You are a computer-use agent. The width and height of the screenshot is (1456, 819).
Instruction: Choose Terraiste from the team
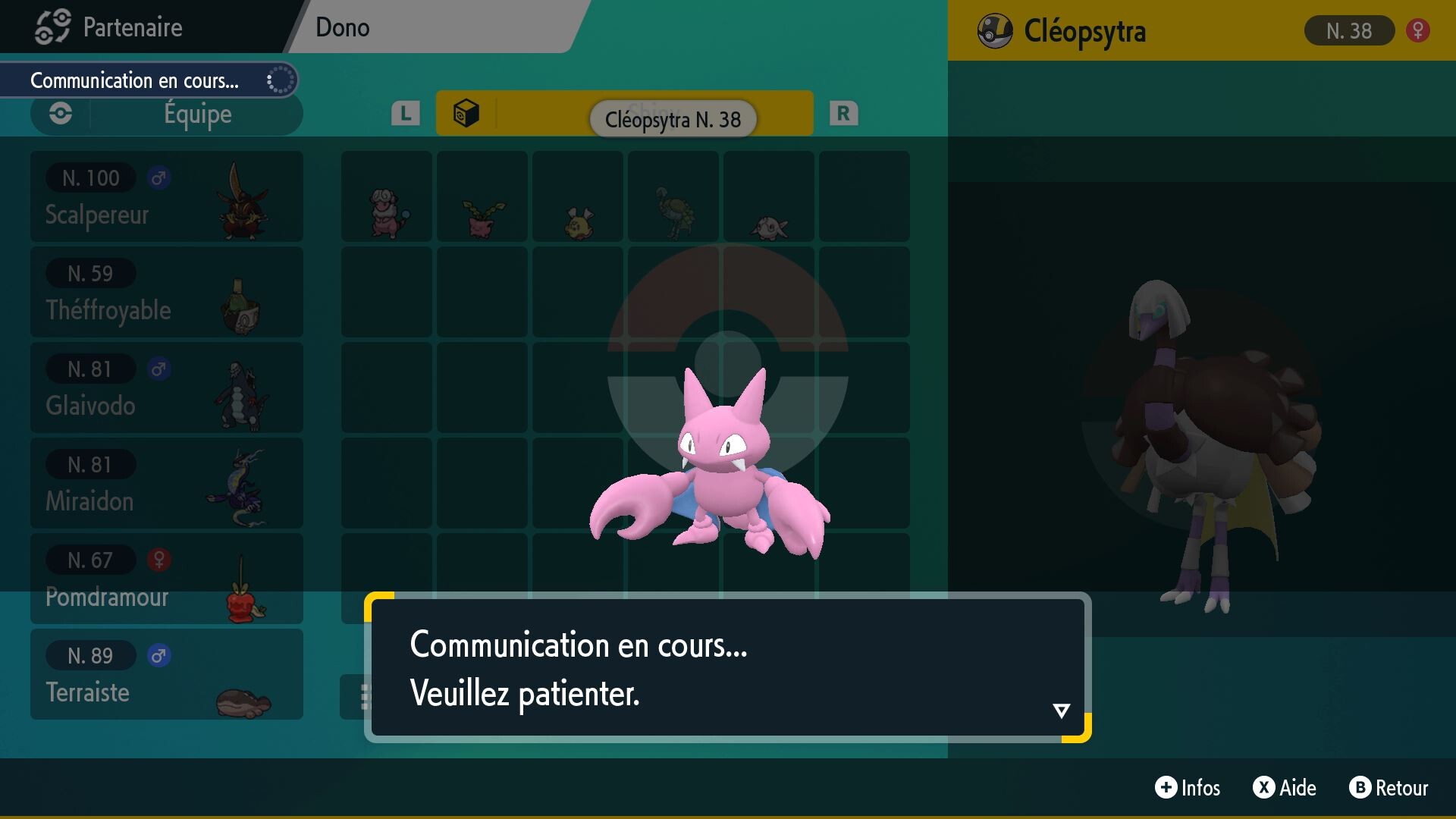[167, 674]
